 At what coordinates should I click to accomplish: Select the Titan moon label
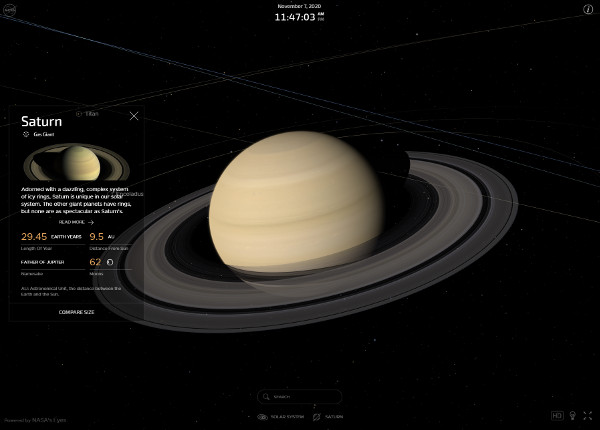[88, 114]
